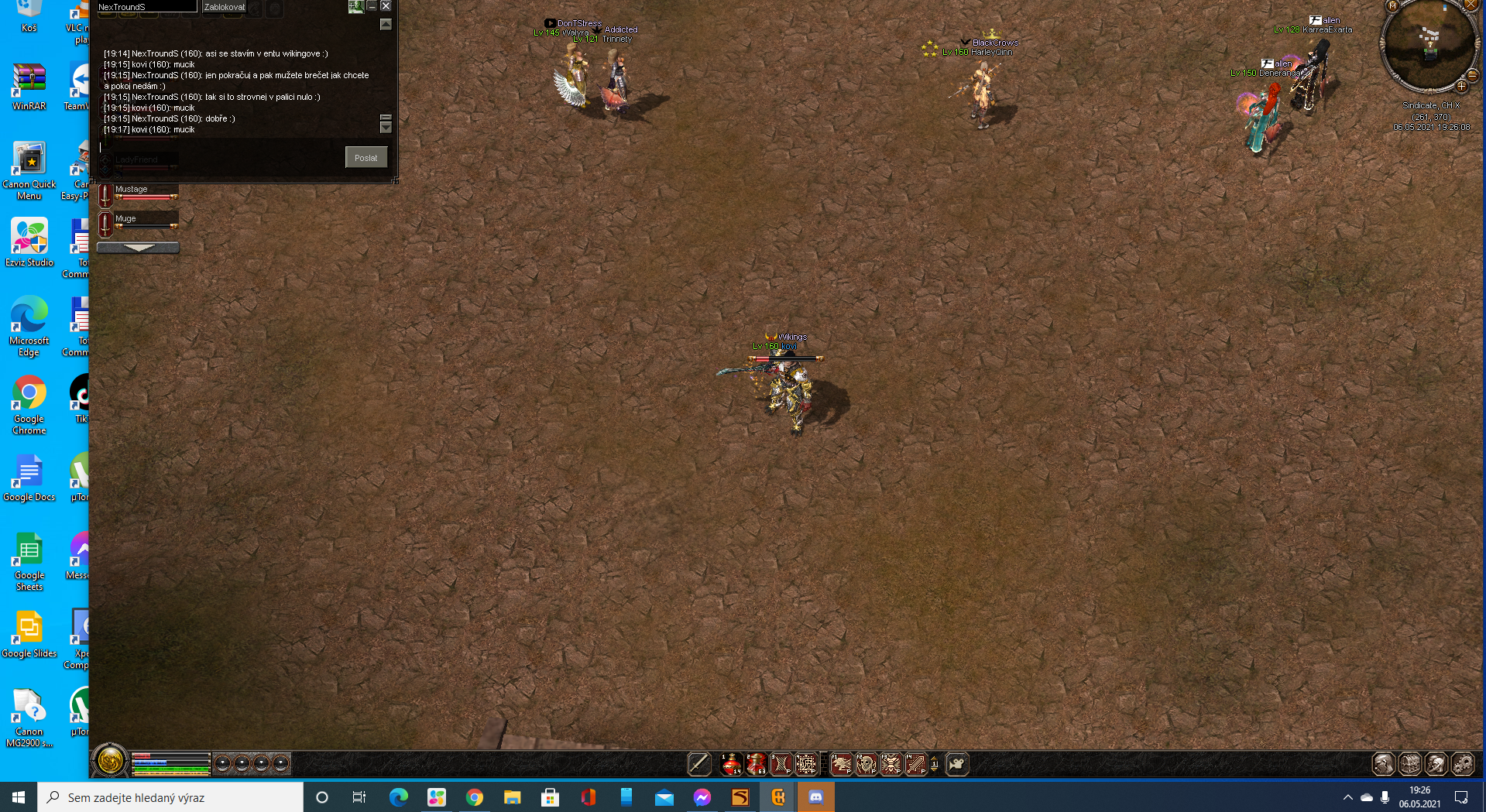Minimize the whisper chat window
This screenshot has height=812, width=1486.
[372, 6]
